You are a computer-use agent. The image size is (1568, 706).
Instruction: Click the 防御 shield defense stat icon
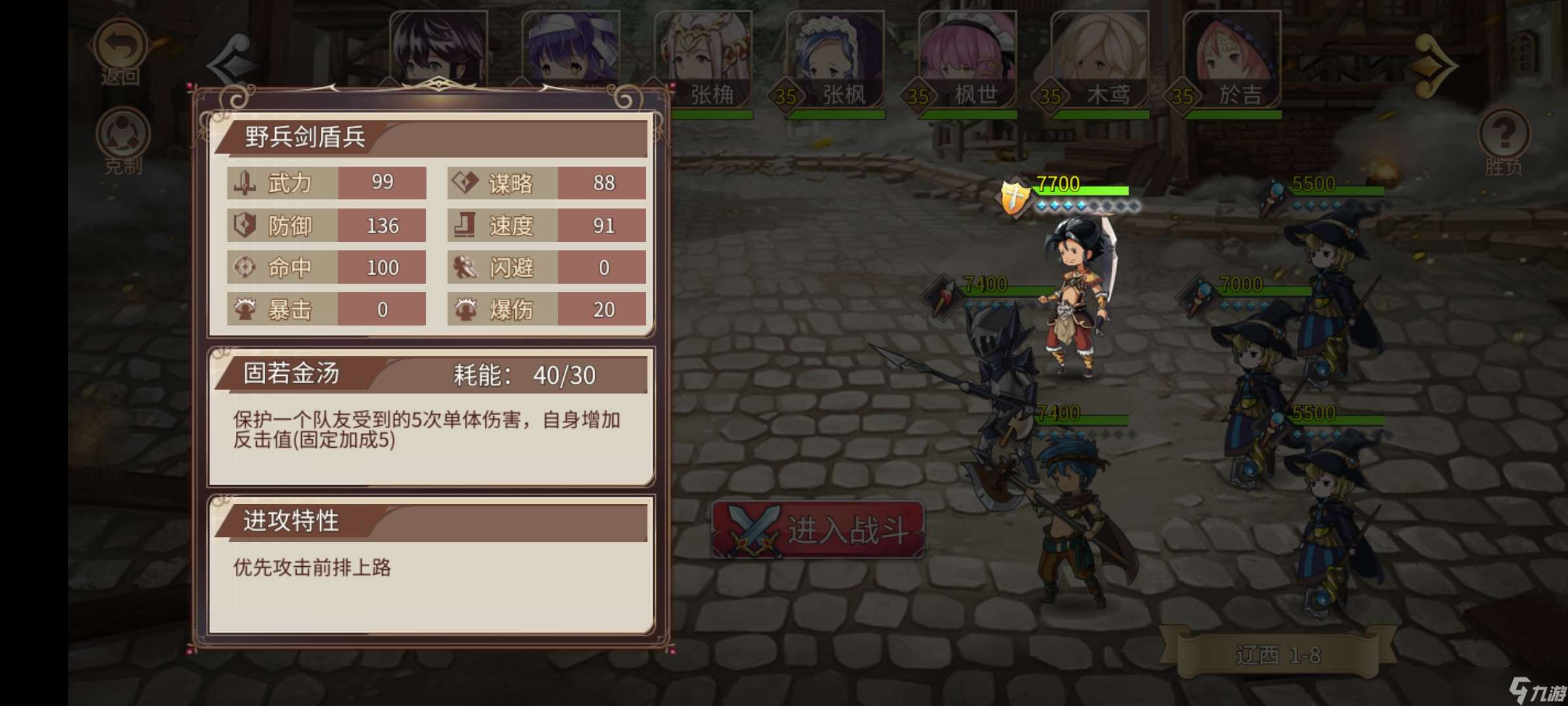coord(246,226)
